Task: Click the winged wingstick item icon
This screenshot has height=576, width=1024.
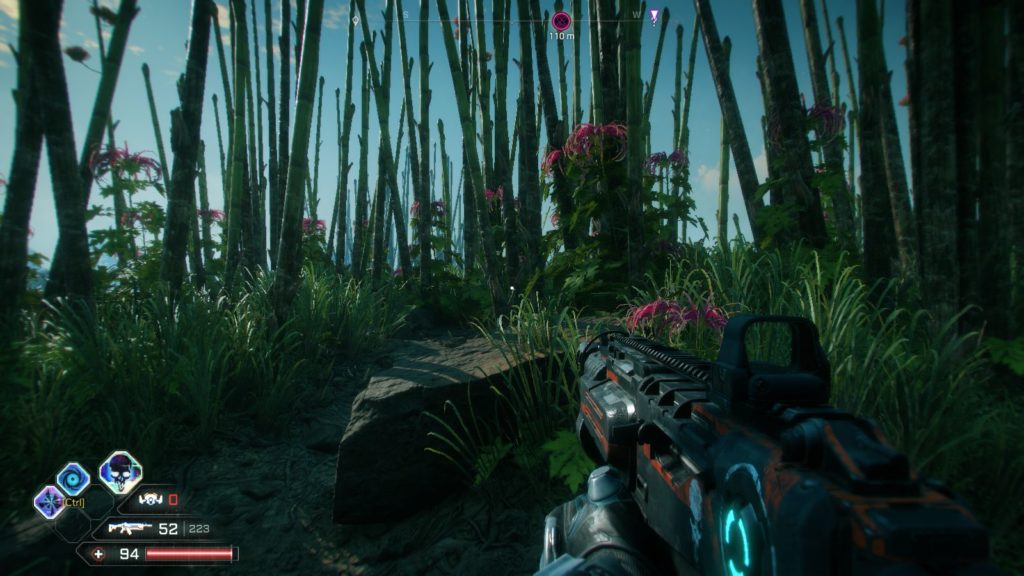Action: click(150, 499)
